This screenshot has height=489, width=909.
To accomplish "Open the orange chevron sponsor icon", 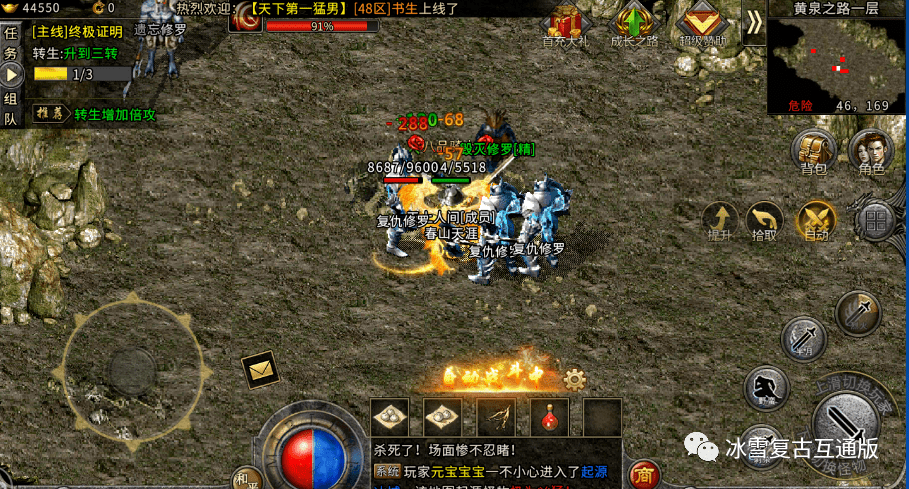I will pos(704,24).
